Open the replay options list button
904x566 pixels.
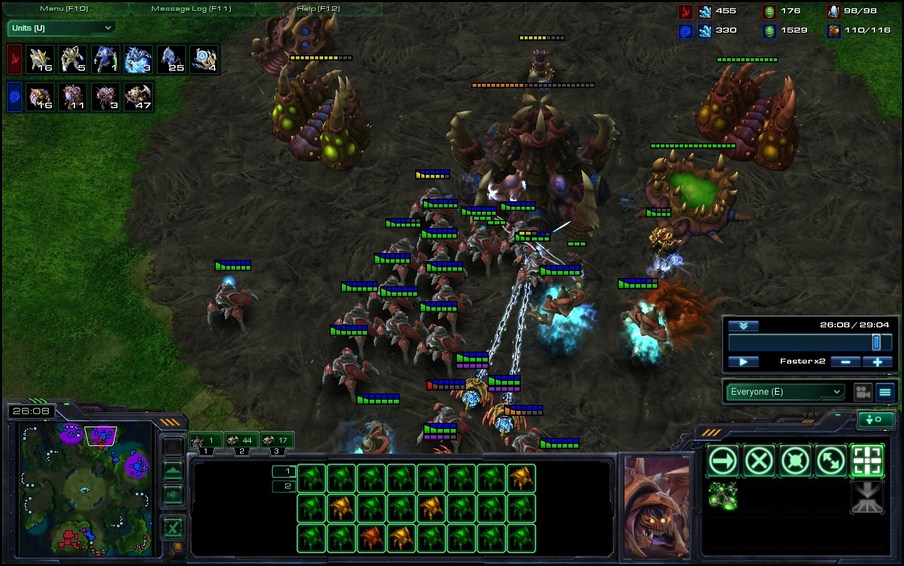point(885,392)
